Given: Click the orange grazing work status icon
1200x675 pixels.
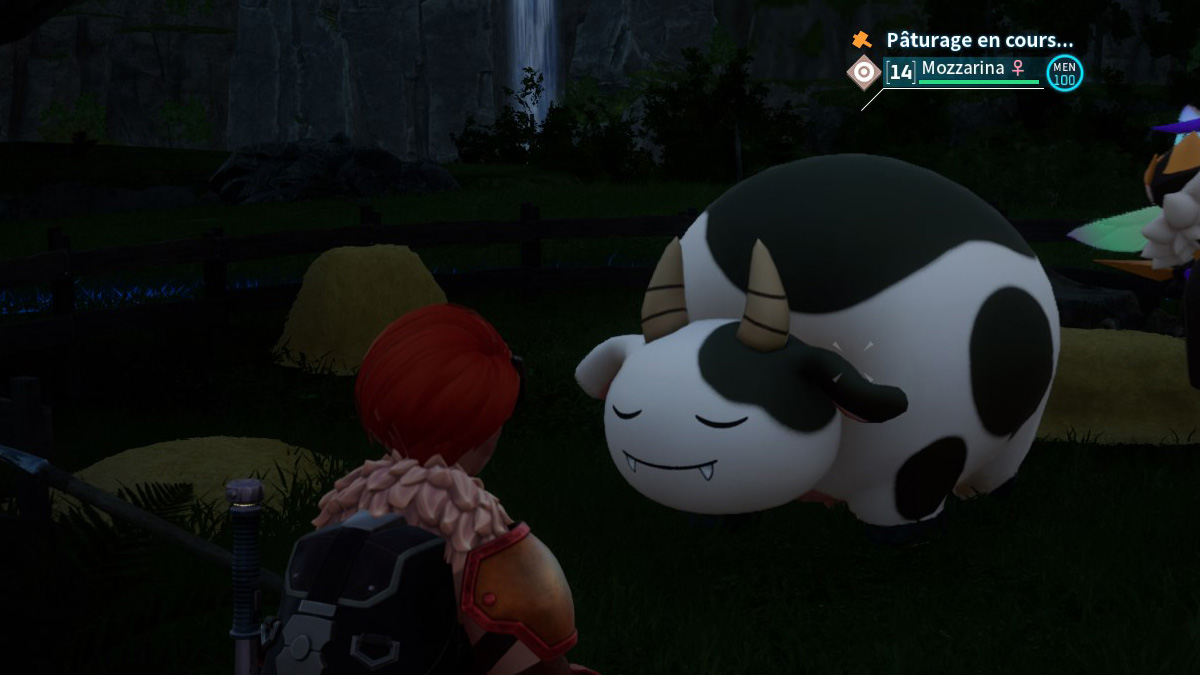Looking at the screenshot, I should coord(861,40).
